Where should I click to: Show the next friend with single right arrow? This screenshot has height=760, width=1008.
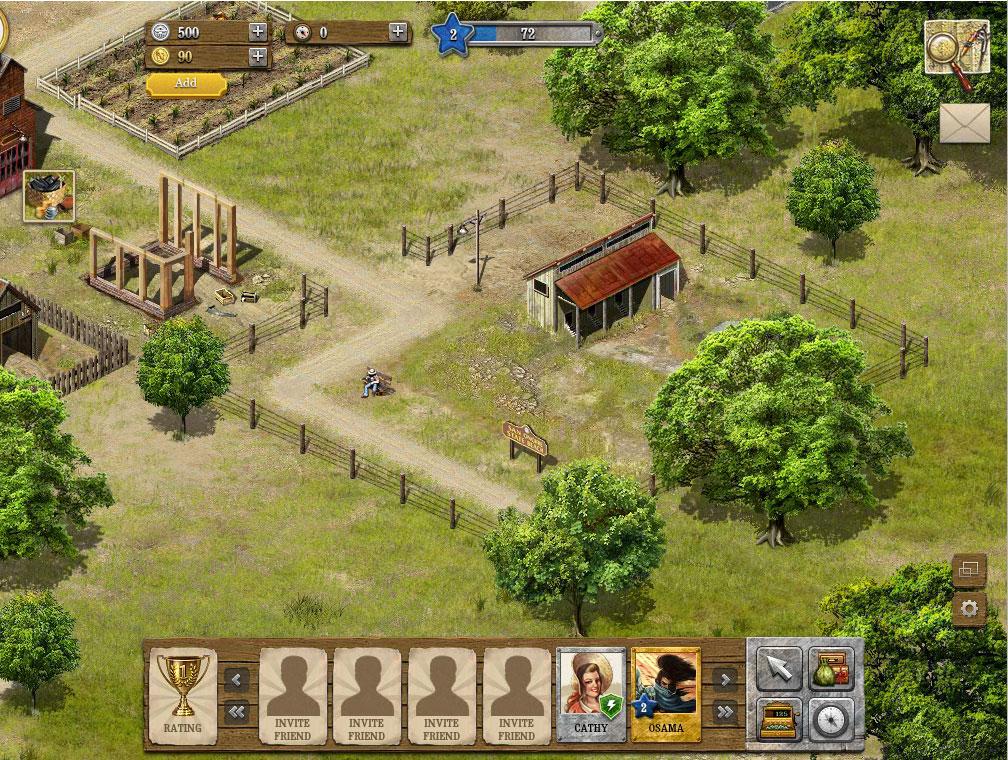tap(725, 679)
